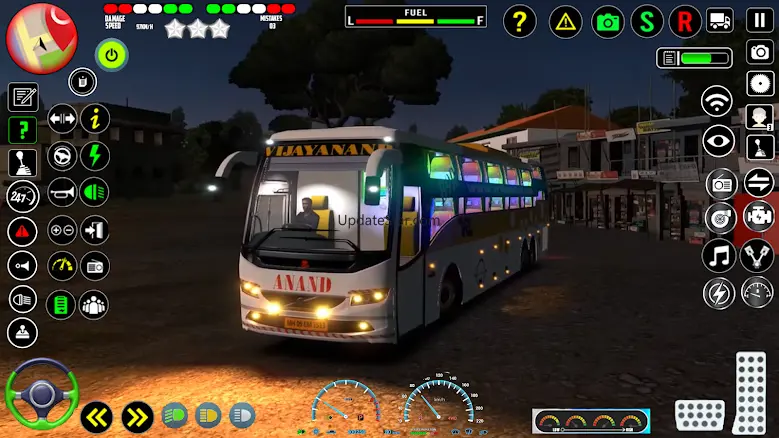Activate the hazard warning triangle button
Image resolution: width=779 pixels, height=438 pixels.
(x=566, y=21)
